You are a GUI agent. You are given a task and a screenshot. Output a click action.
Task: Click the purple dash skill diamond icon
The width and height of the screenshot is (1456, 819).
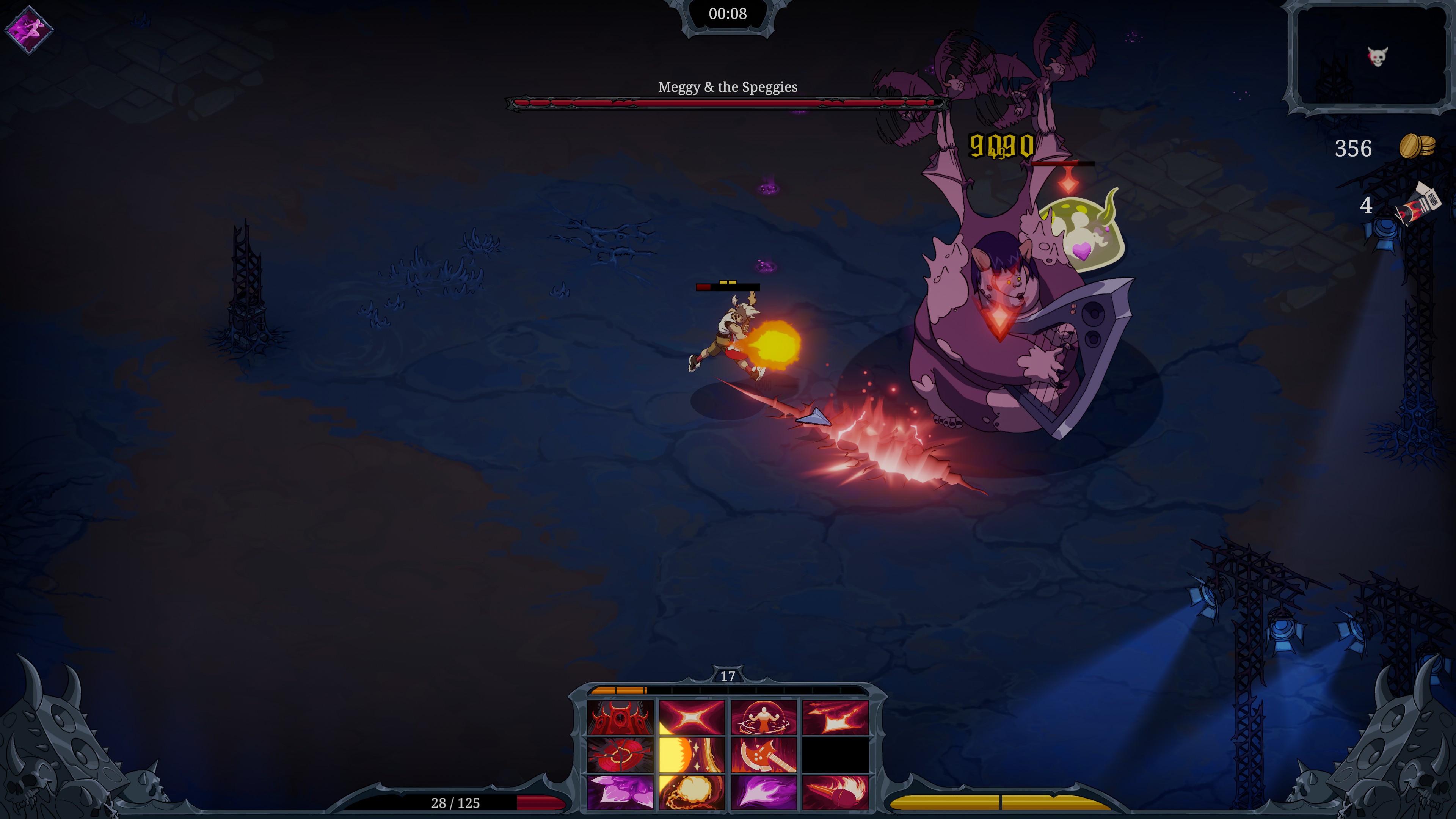(29, 30)
